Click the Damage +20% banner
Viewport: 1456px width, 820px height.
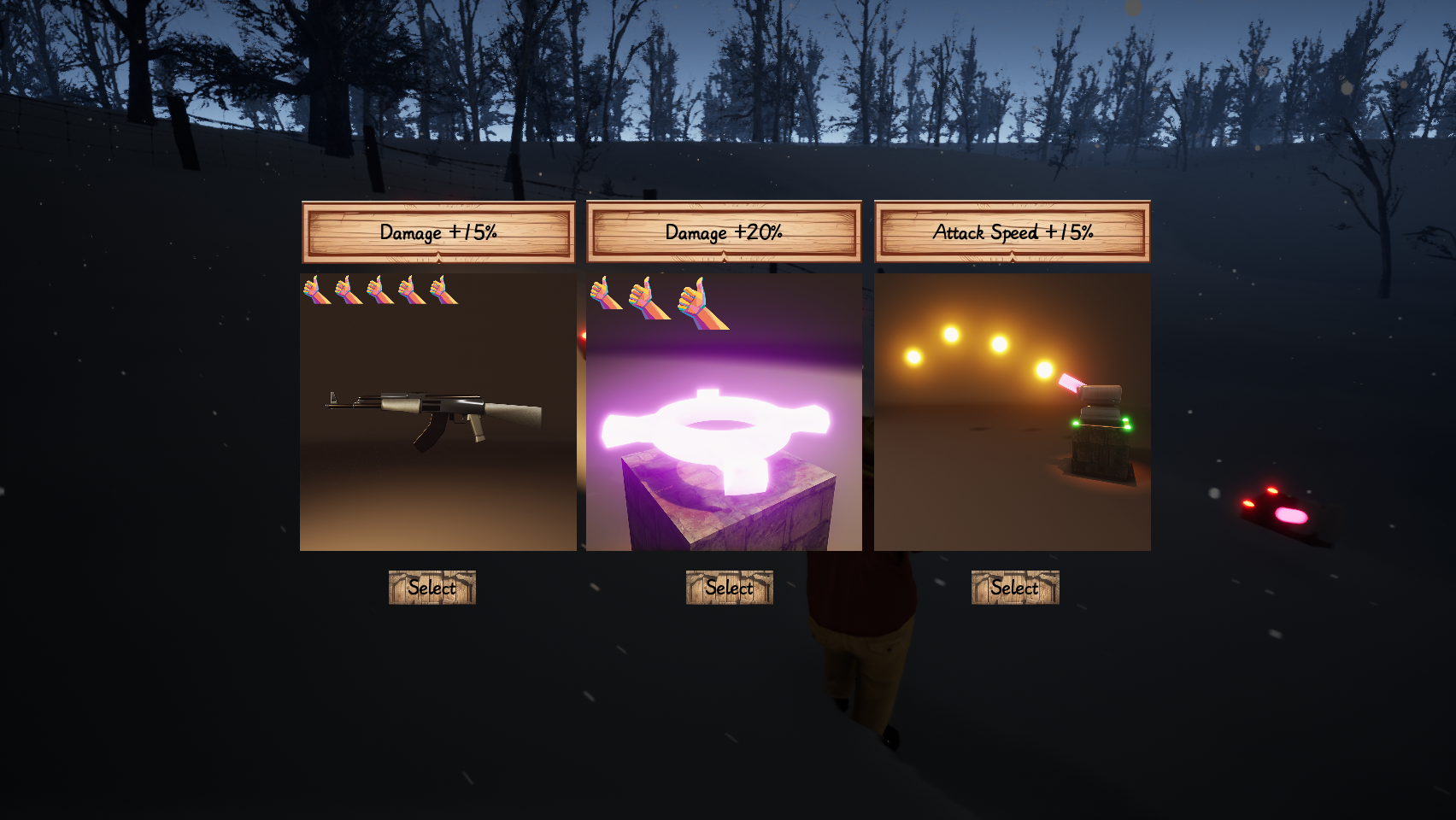tap(724, 231)
